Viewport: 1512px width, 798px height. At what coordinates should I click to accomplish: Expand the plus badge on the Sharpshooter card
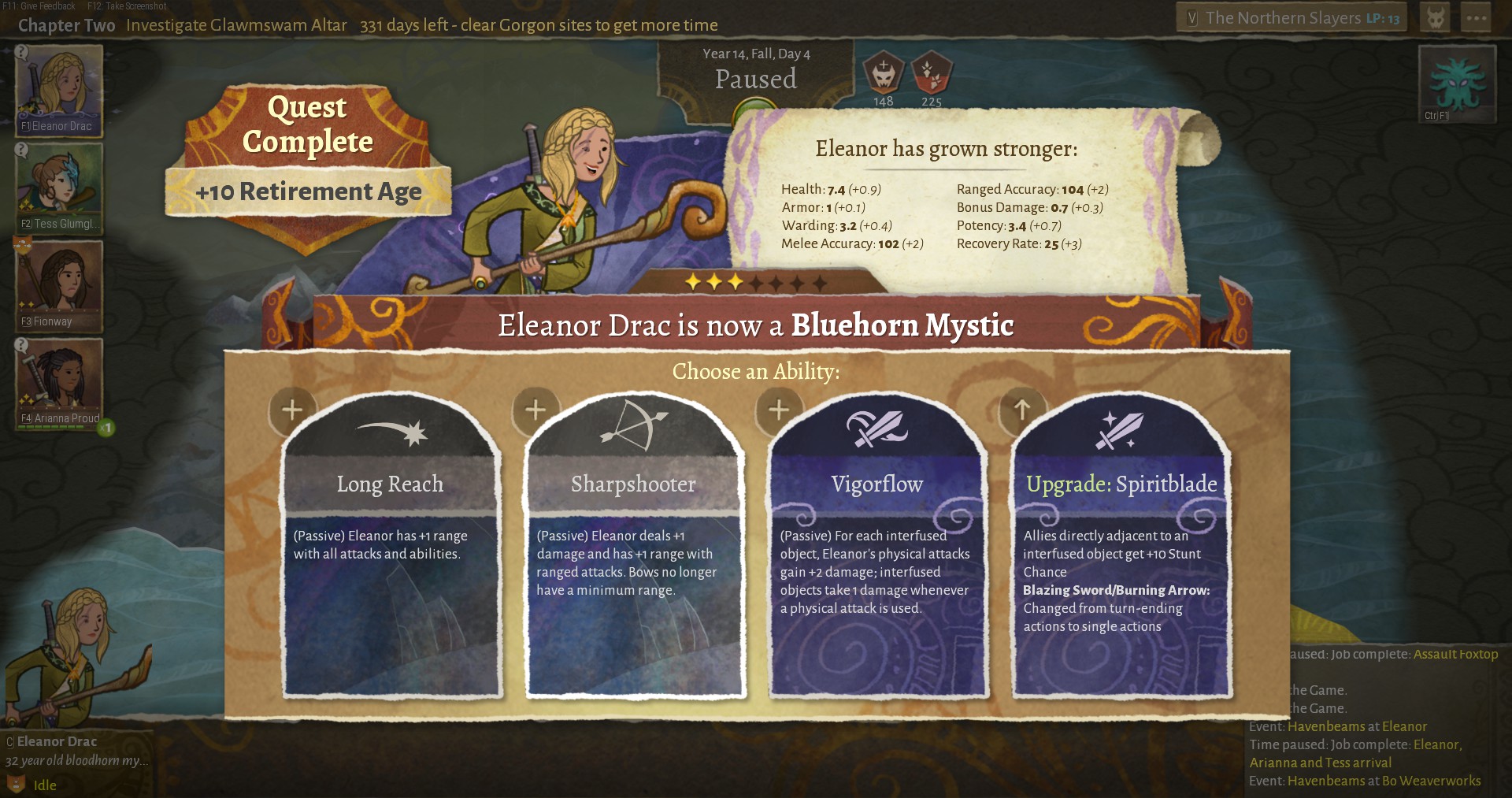535,410
